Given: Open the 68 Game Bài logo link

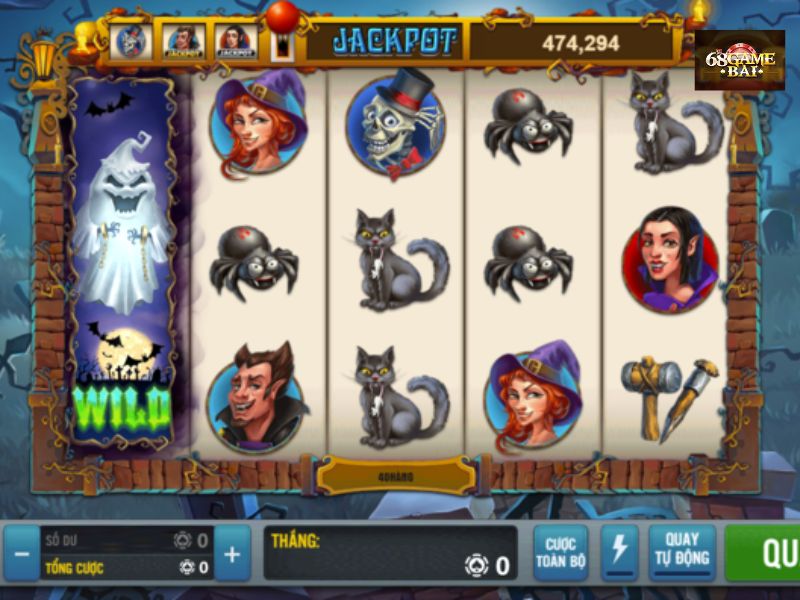Looking at the screenshot, I should coord(739,60).
